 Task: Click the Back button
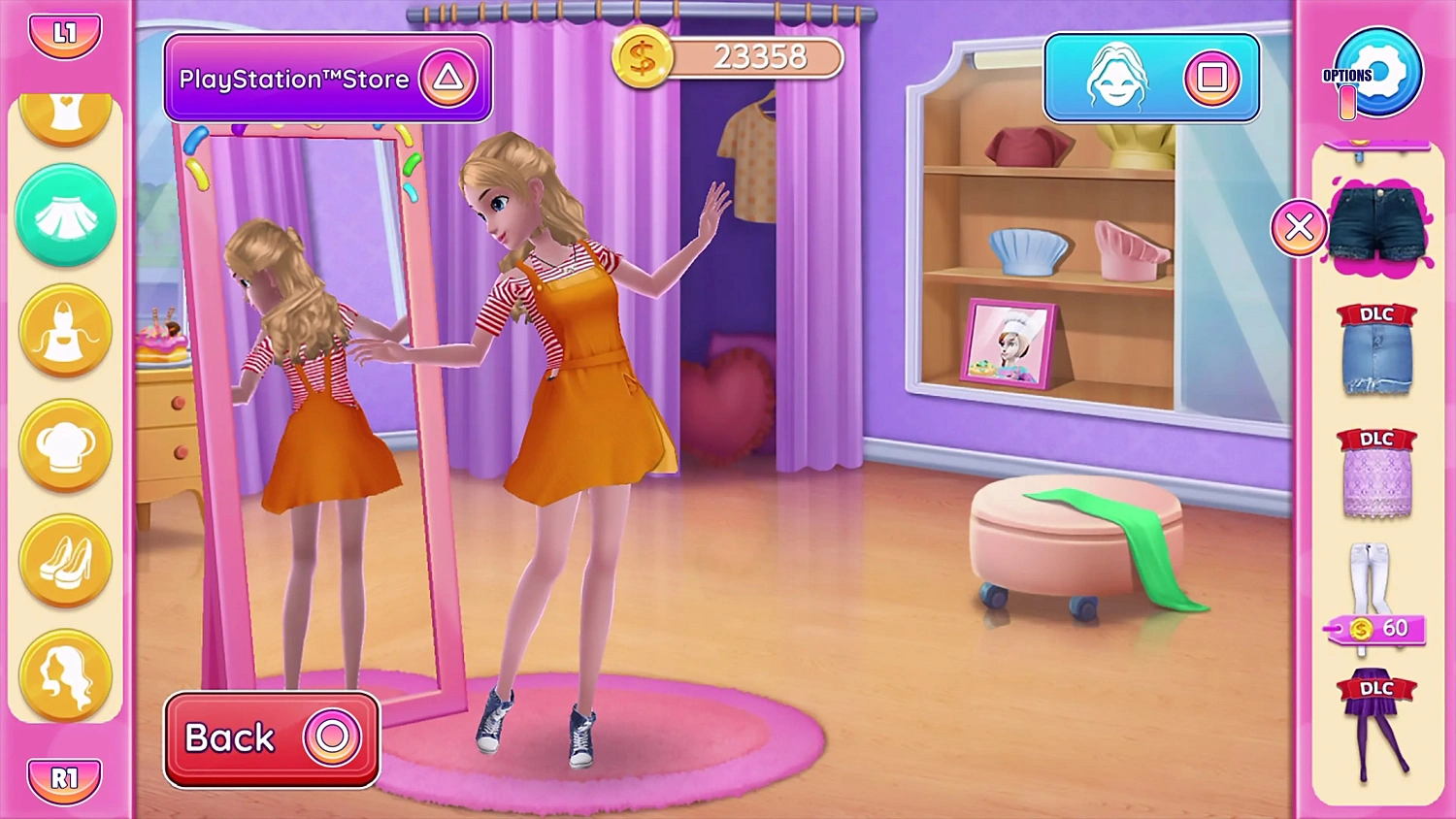click(270, 738)
